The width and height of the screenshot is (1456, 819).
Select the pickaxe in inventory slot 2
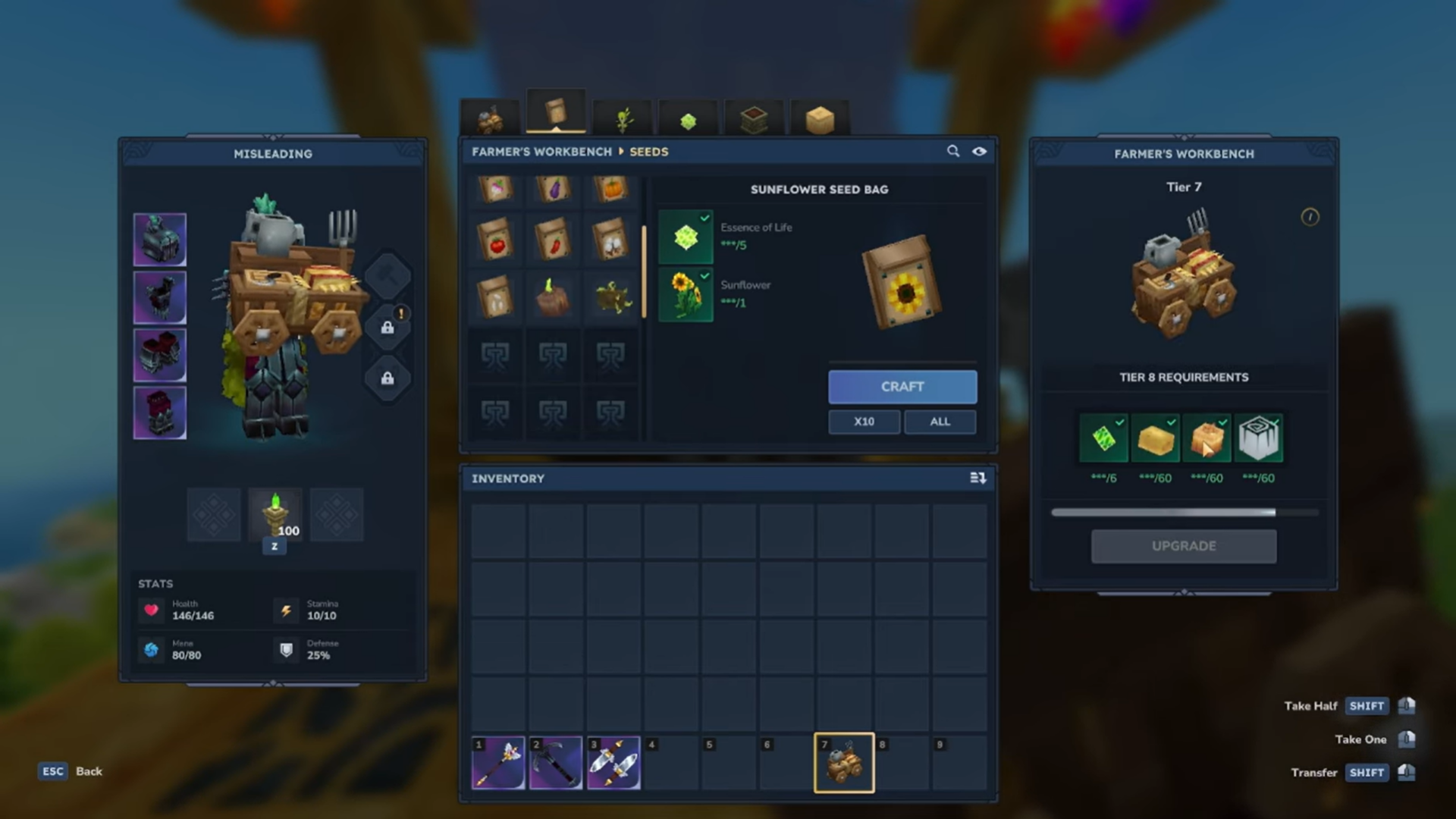pyautogui.click(x=556, y=763)
